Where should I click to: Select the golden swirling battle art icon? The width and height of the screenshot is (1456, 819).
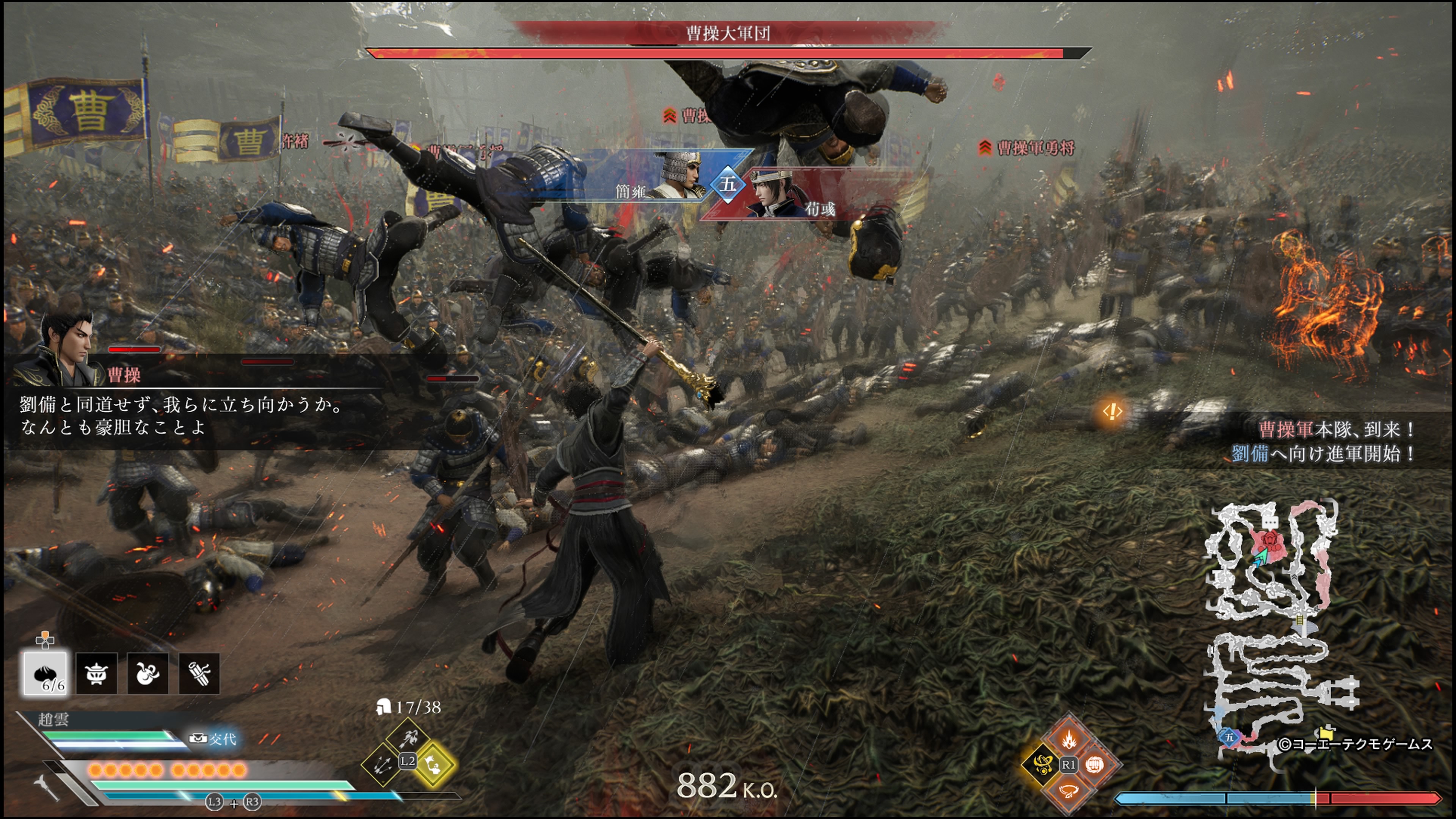(x=1041, y=765)
